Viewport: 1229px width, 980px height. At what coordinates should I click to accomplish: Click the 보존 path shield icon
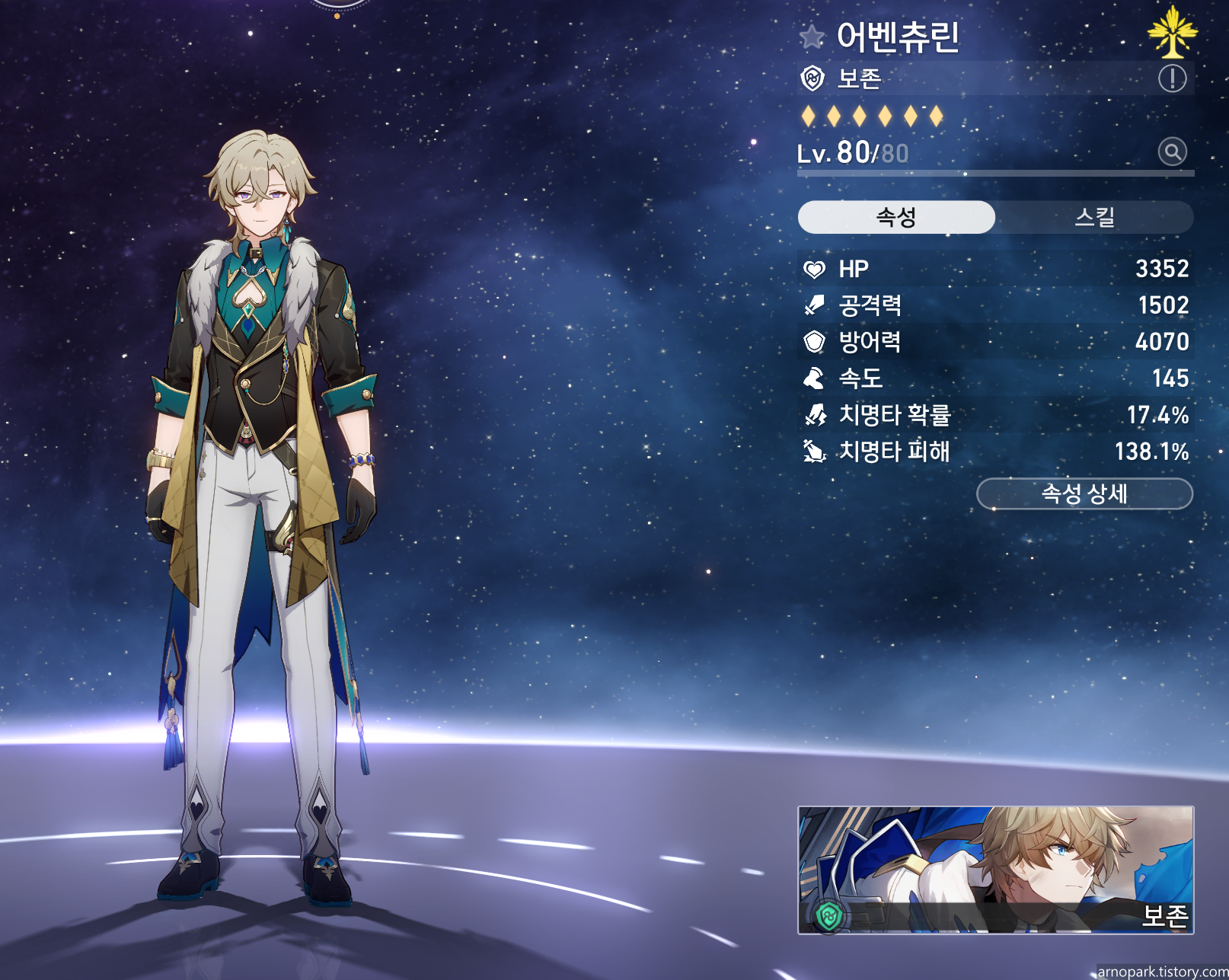click(813, 78)
